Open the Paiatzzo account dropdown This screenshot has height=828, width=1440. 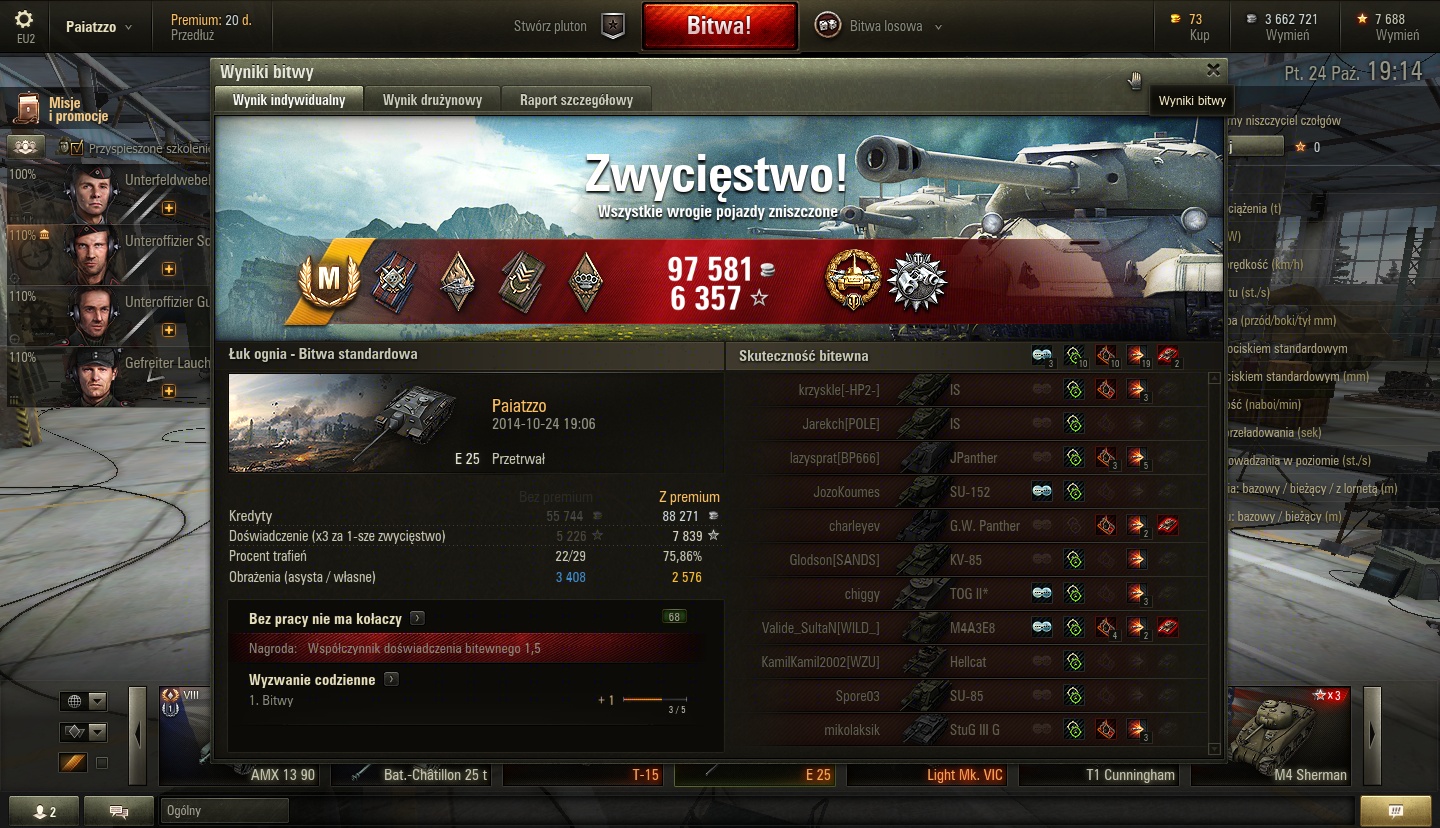(98, 27)
